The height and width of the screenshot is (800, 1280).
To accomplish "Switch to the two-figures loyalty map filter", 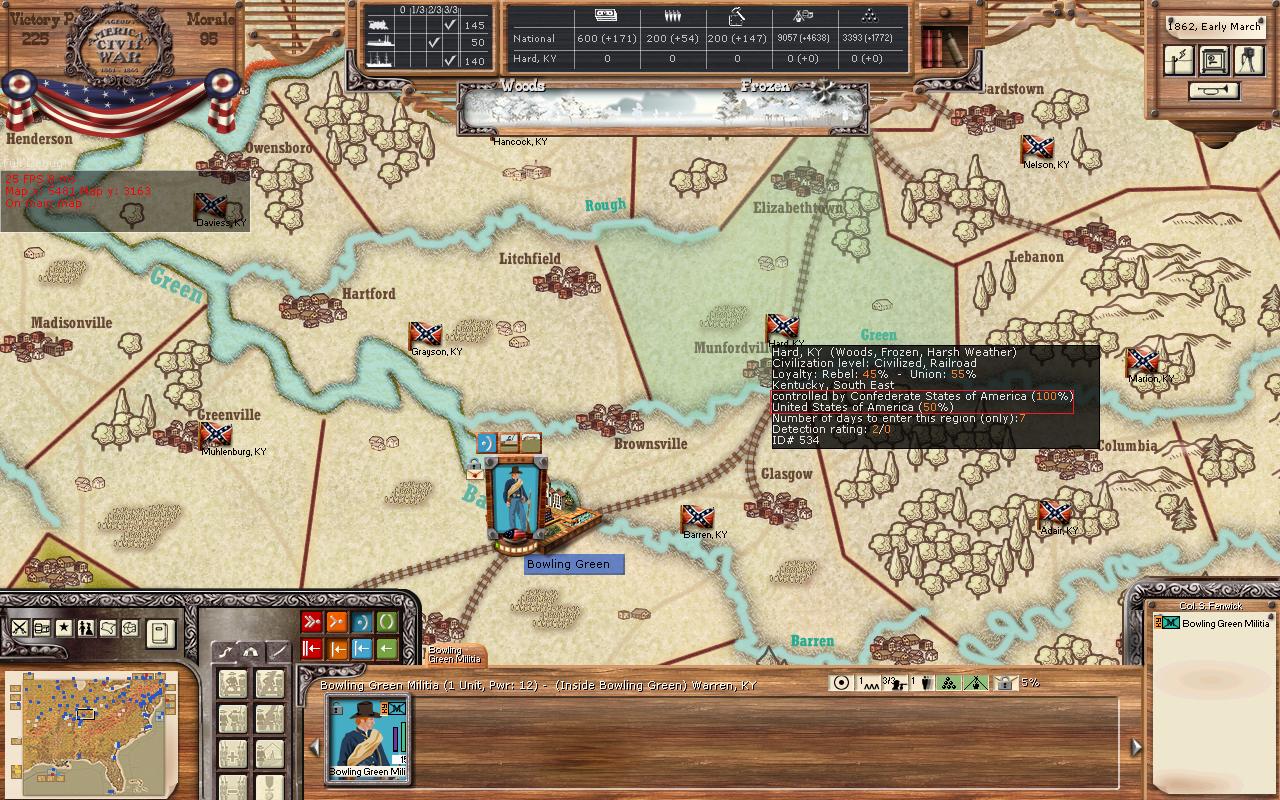I will pyautogui.click(x=86, y=628).
